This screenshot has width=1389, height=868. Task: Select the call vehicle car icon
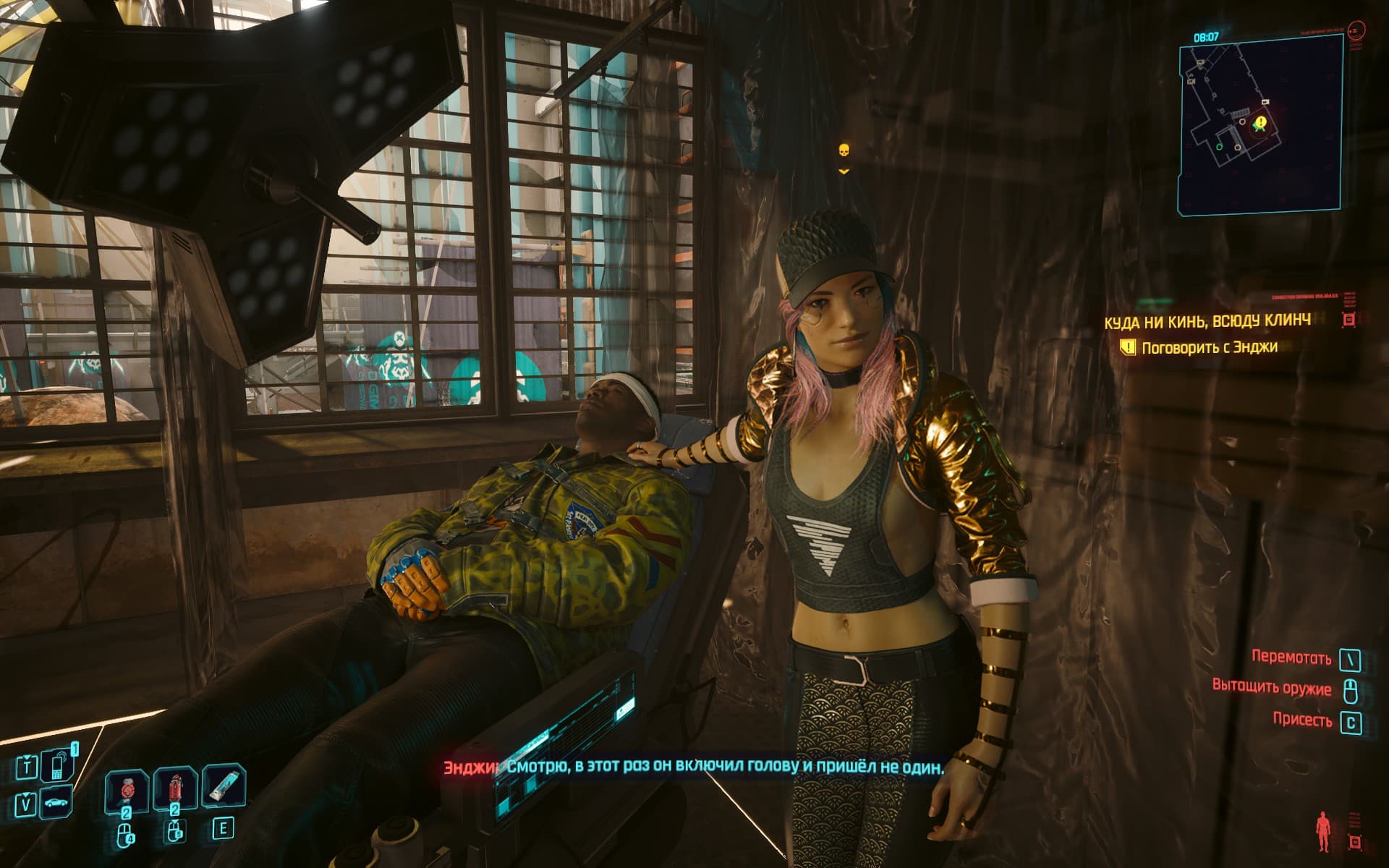click(x=56, y=804)
